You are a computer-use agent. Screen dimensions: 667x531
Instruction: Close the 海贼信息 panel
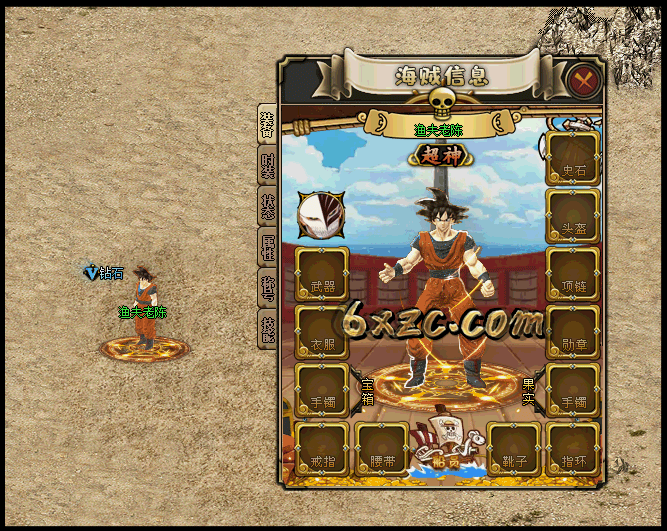(582, 79)
